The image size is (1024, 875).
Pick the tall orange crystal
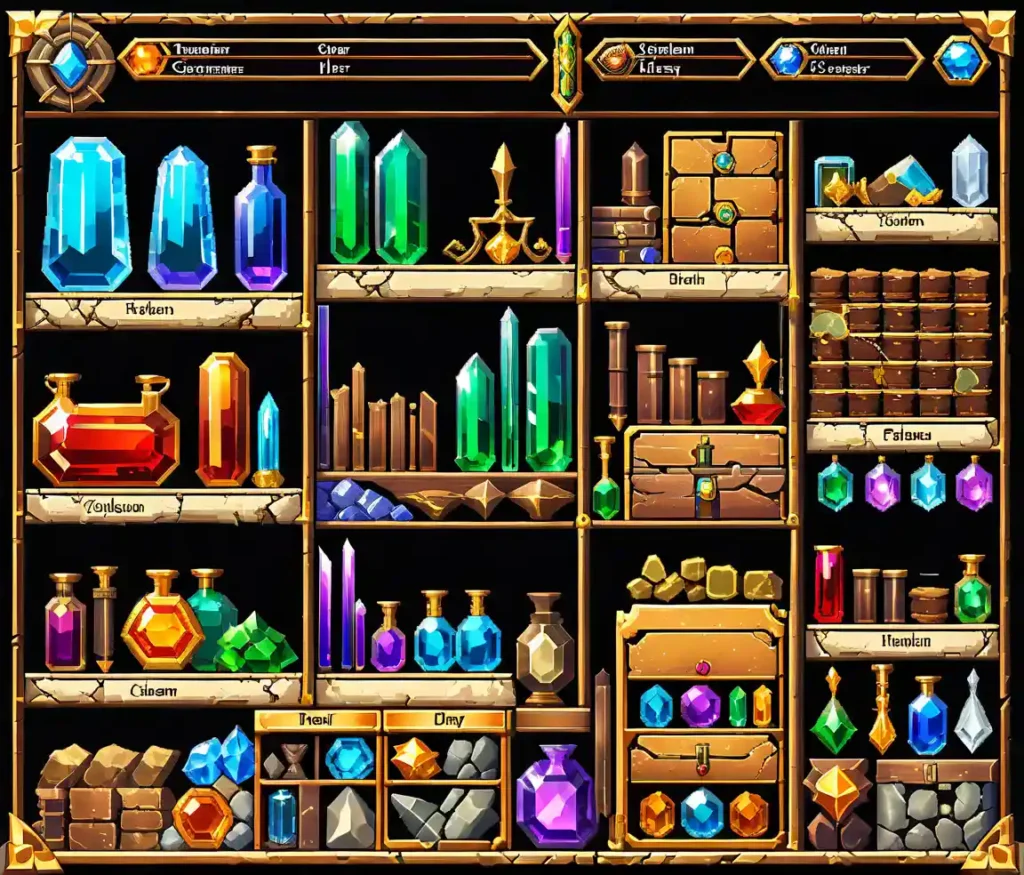point(223,419)
